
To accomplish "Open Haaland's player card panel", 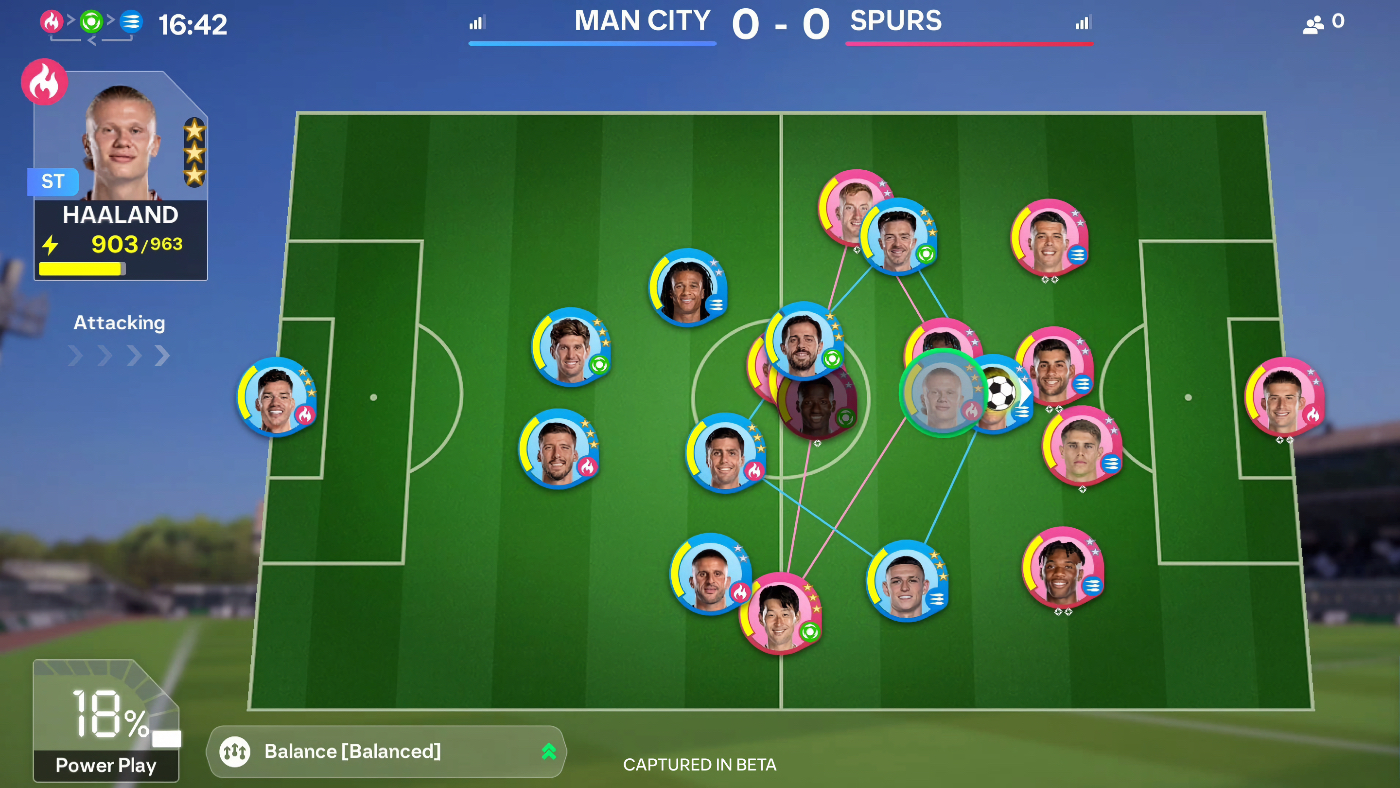I will [120, 175].
